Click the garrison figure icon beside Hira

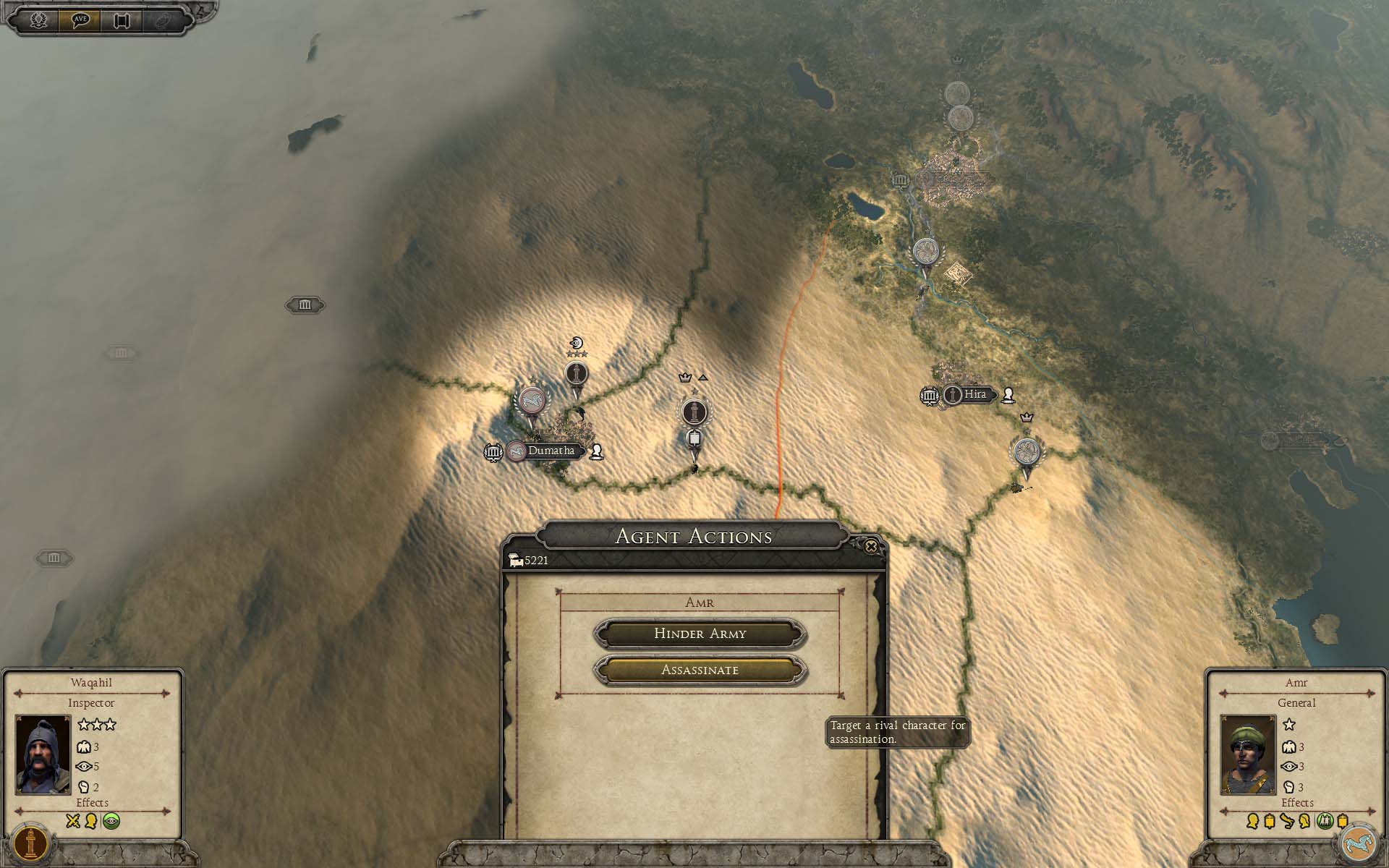tap(1008, 395)
